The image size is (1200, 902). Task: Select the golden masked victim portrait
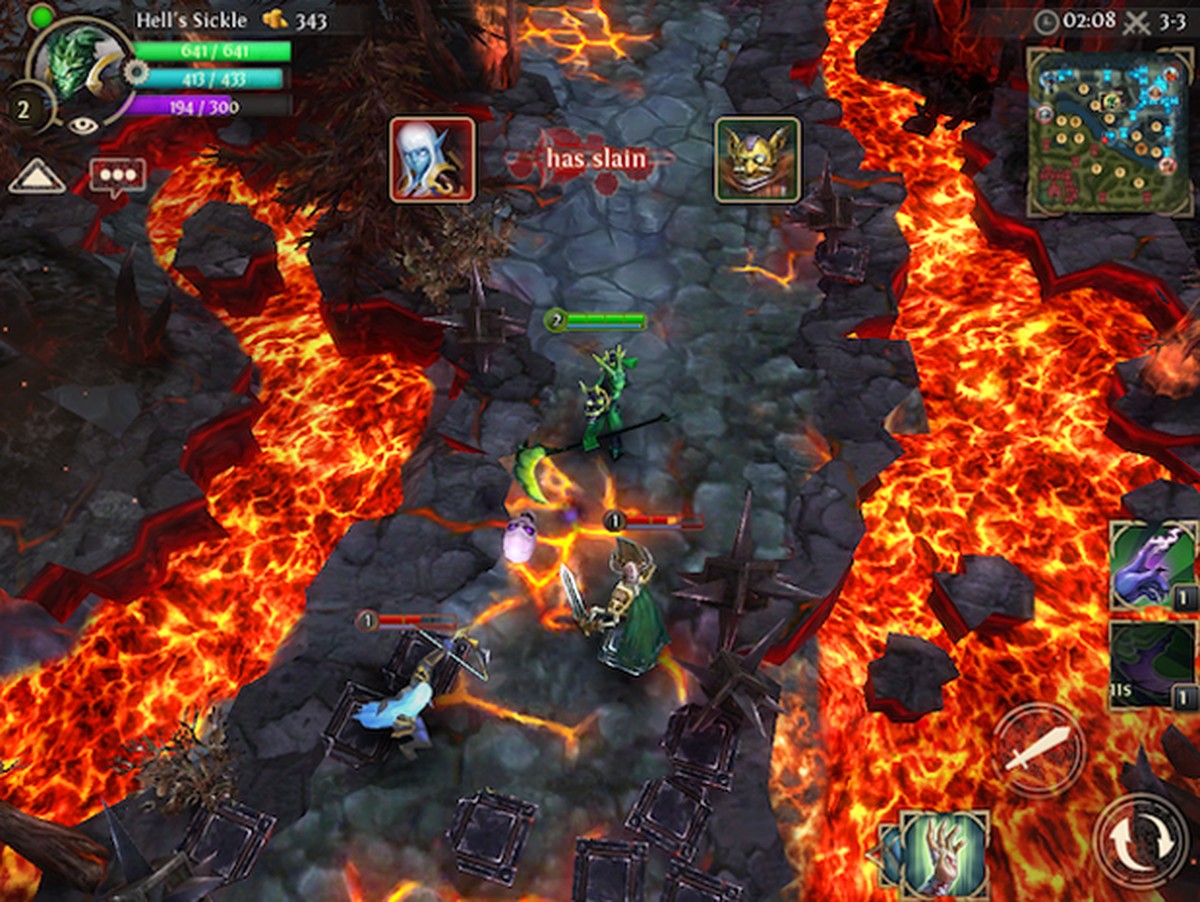[x=757, y=160]
